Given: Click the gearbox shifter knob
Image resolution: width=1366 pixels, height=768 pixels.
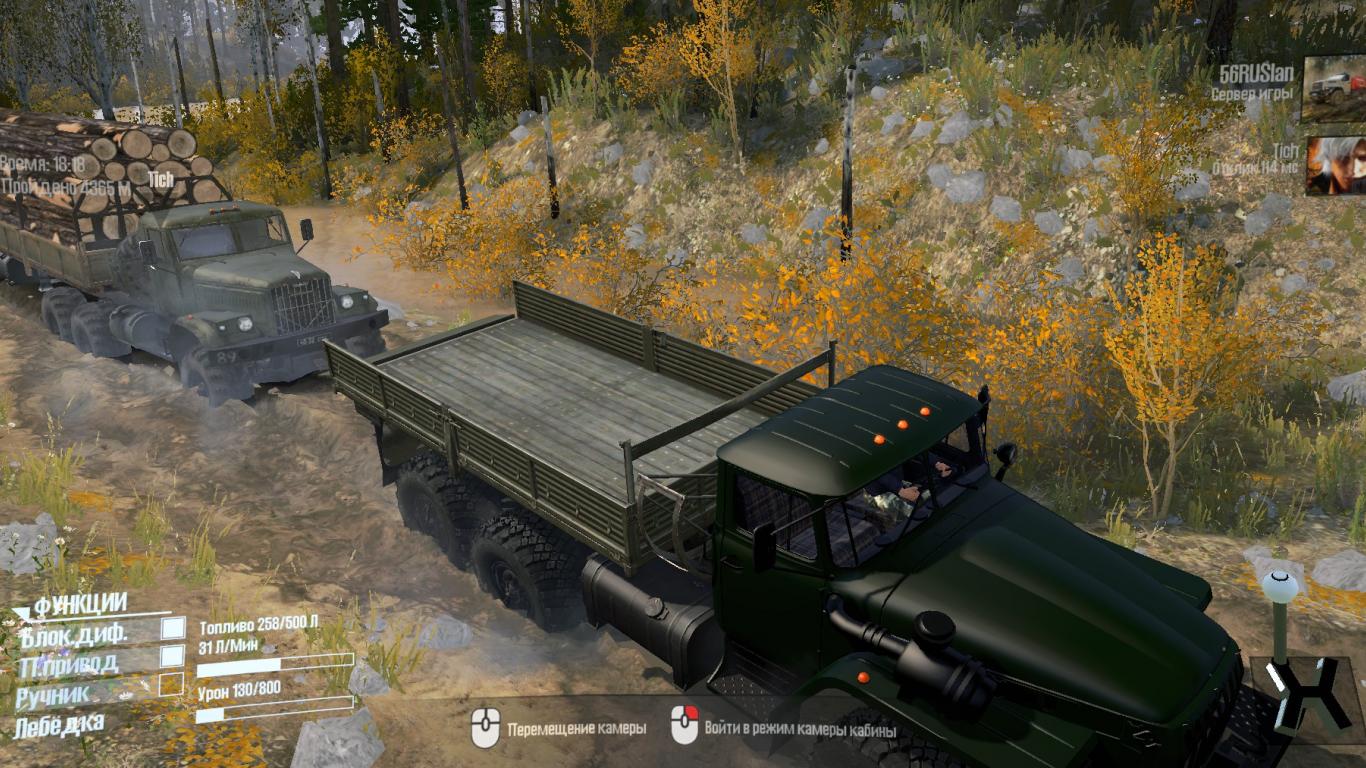Looking at the screenshot, I should [x=1279, y=584].
